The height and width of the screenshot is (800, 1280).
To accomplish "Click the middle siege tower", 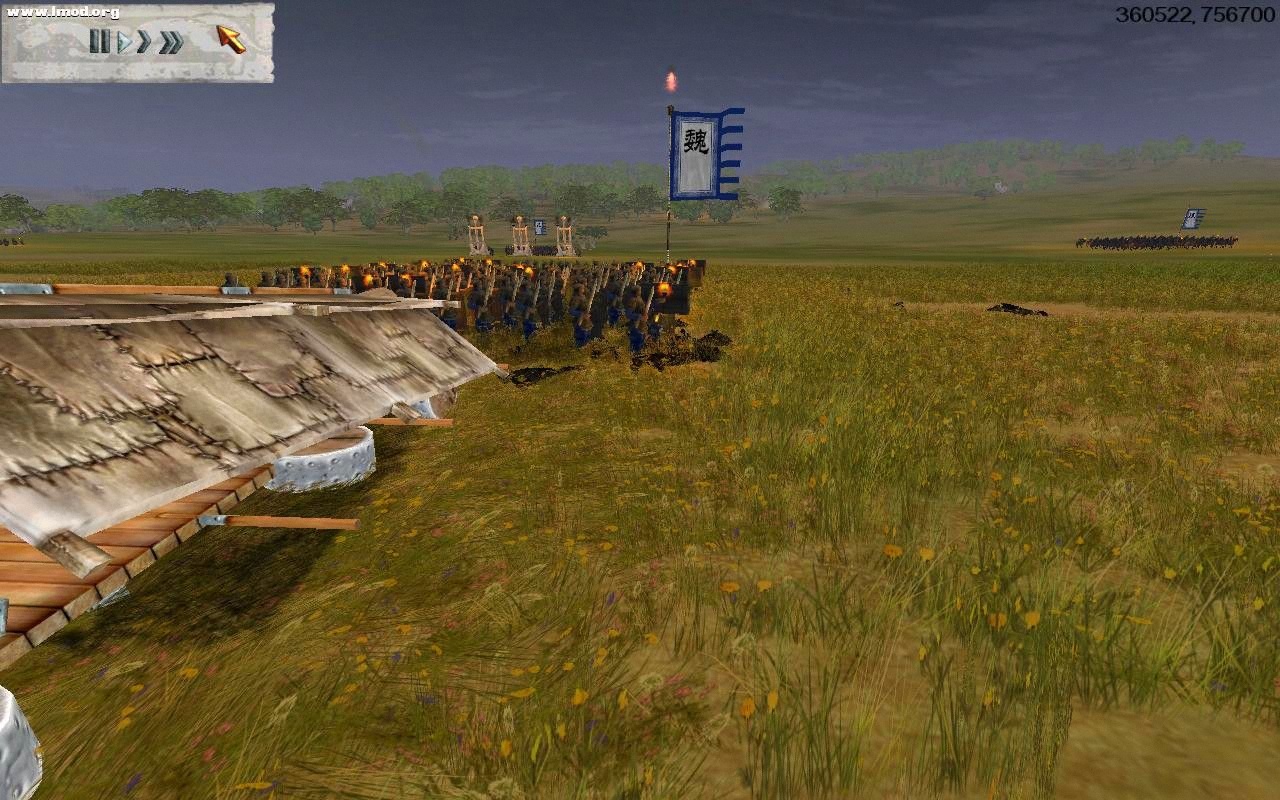I will coord(520,232).
